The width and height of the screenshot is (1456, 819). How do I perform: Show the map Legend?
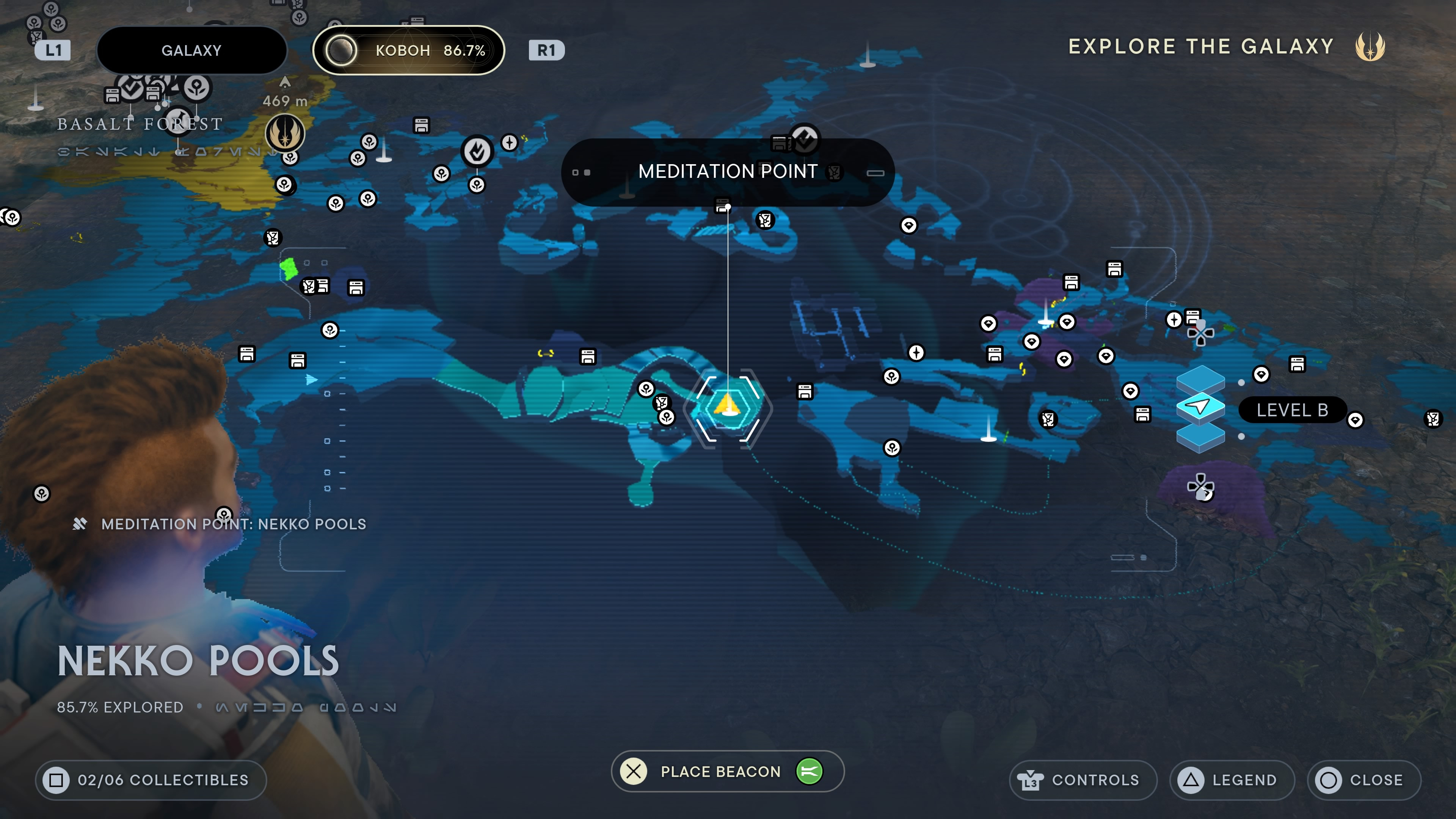click(x=1232, y=780)
